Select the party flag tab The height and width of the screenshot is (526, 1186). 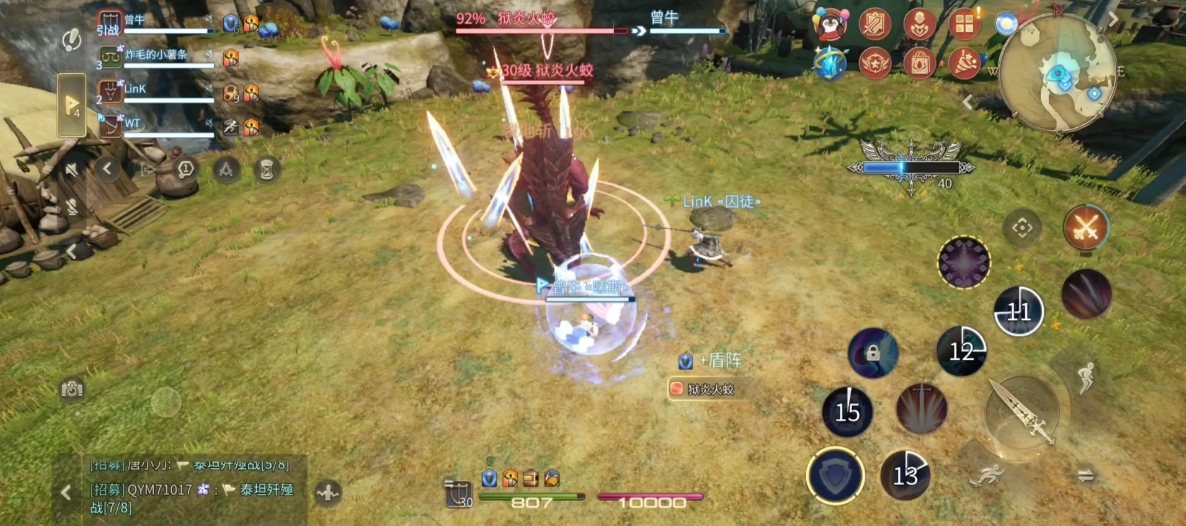click(x=71, y=104)
